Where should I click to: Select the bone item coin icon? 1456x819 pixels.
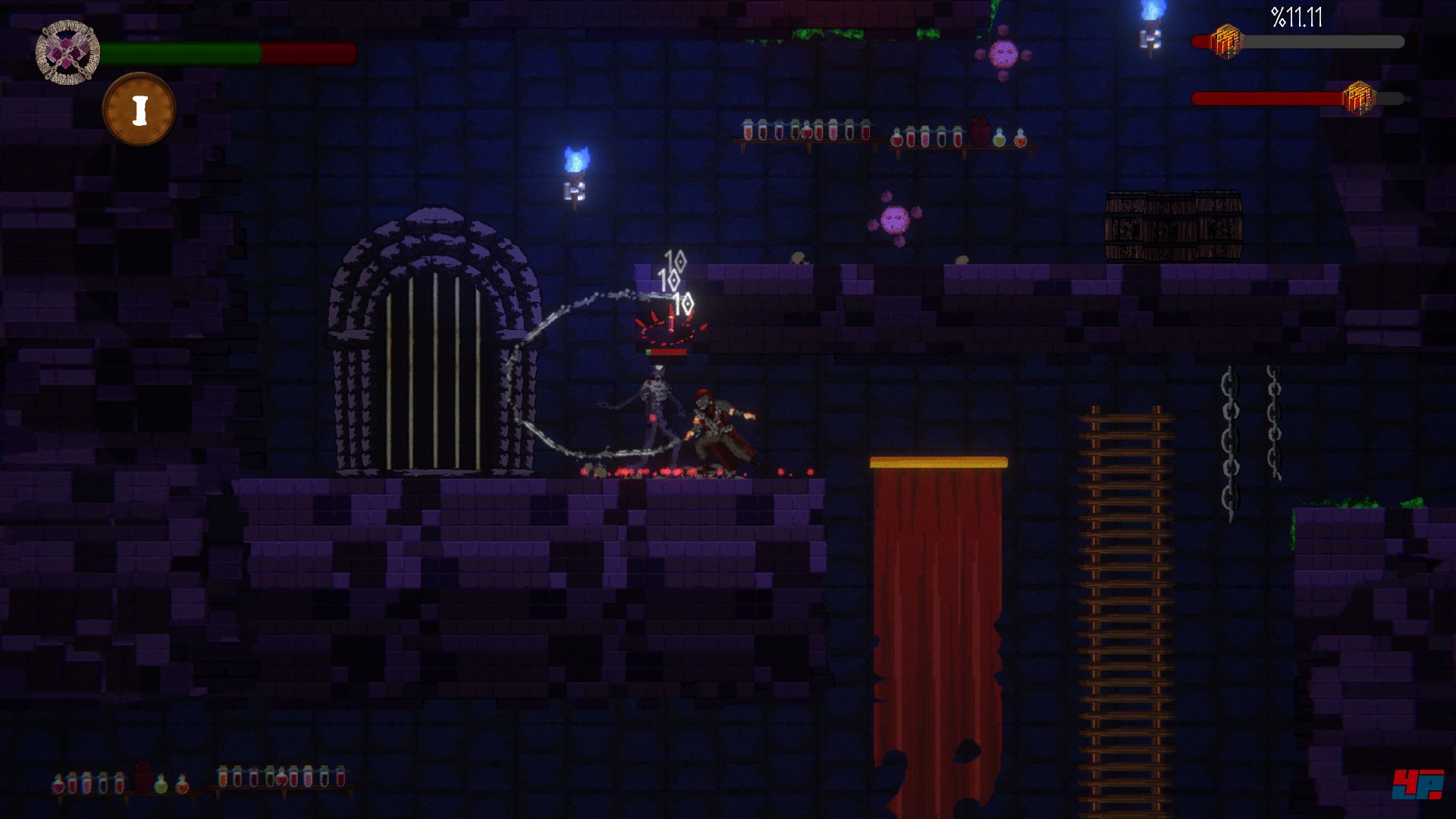139,110
